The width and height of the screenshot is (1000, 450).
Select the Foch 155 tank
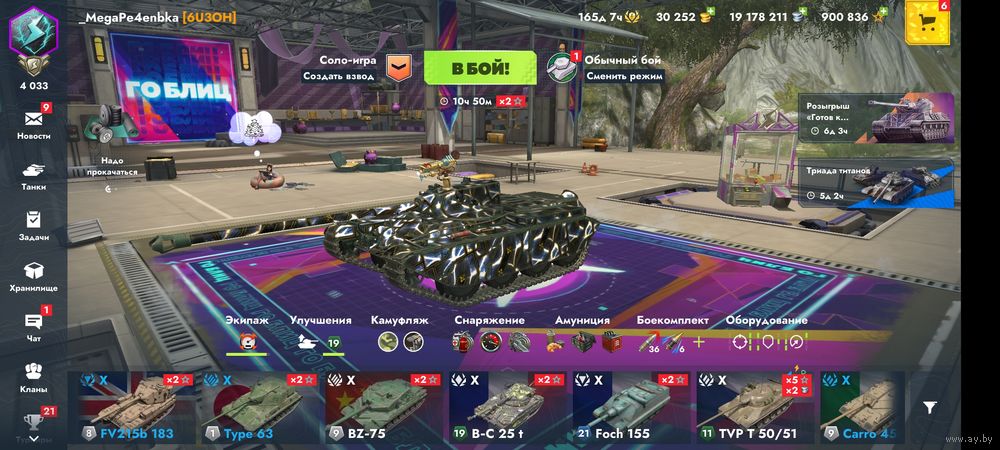pyautogui.click(x=633, y=408)
